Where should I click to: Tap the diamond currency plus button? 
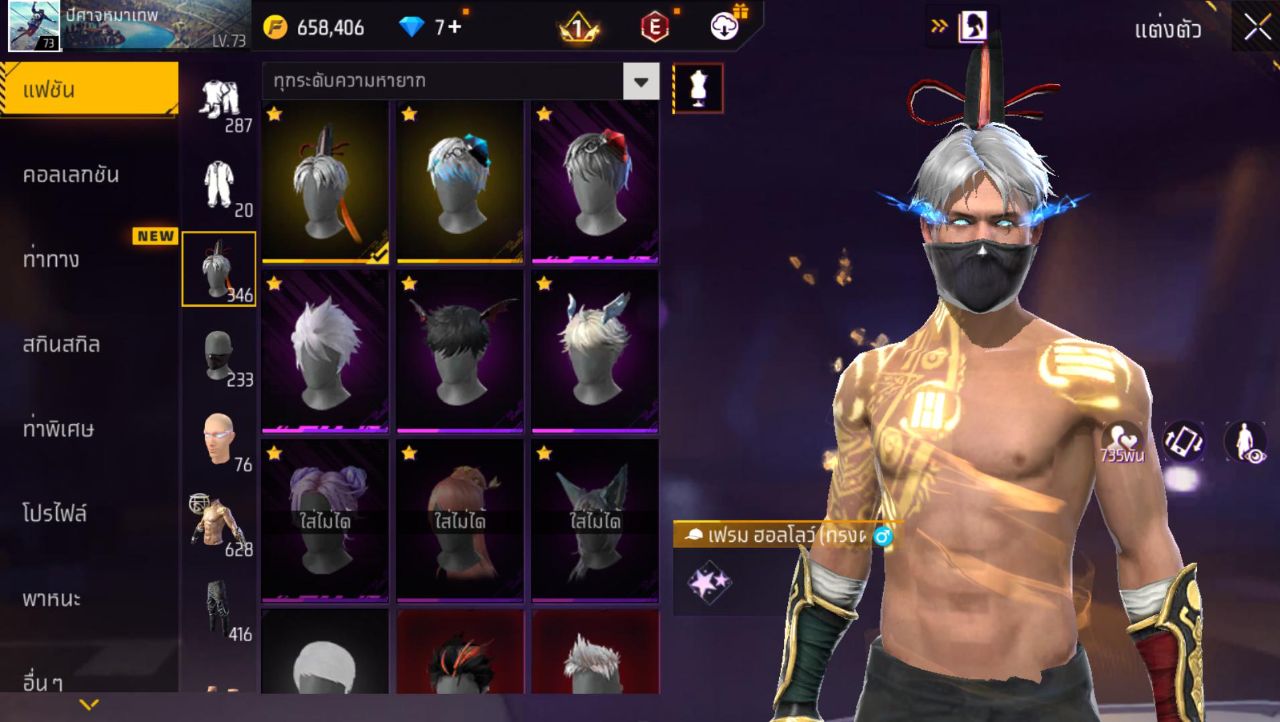(x=455, y=27)
